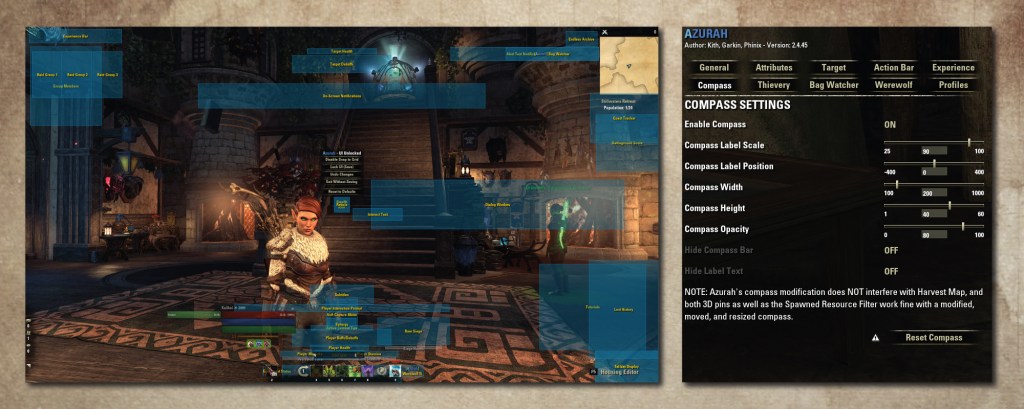Select Undo Changes in the unlock menu
Screen dimensions: 1024x409
point(342,174)
